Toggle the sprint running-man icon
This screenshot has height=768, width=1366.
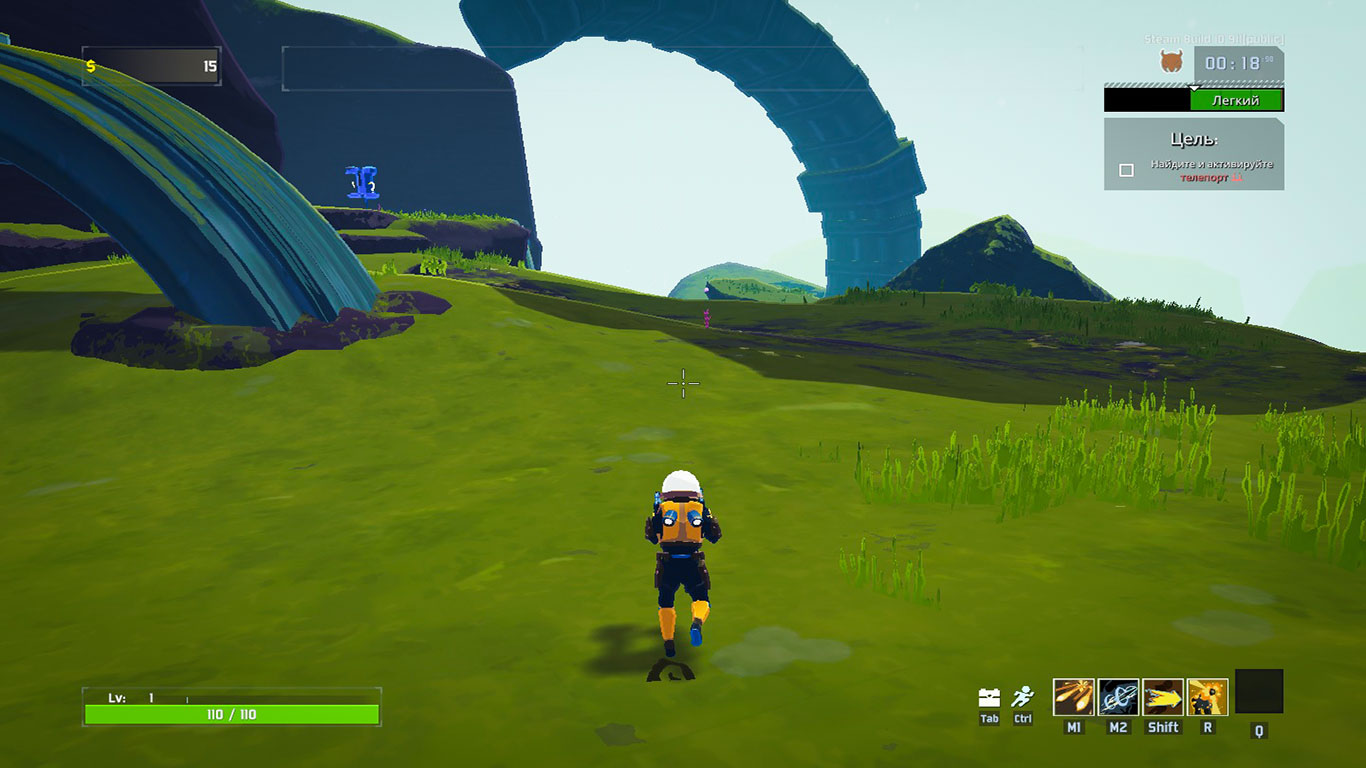click(x=1022, y=697)
